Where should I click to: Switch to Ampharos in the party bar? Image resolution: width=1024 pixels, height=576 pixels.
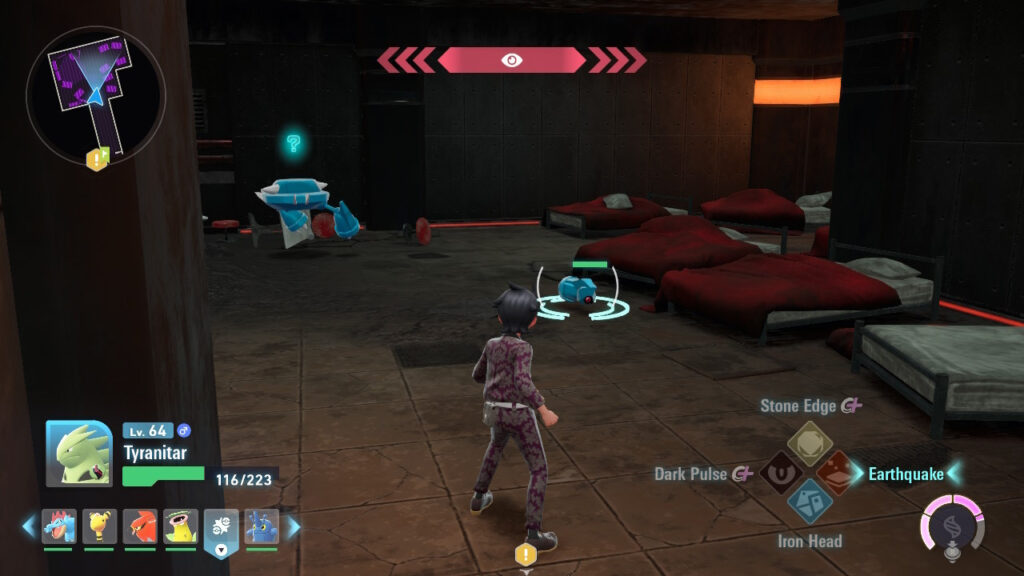99,527
